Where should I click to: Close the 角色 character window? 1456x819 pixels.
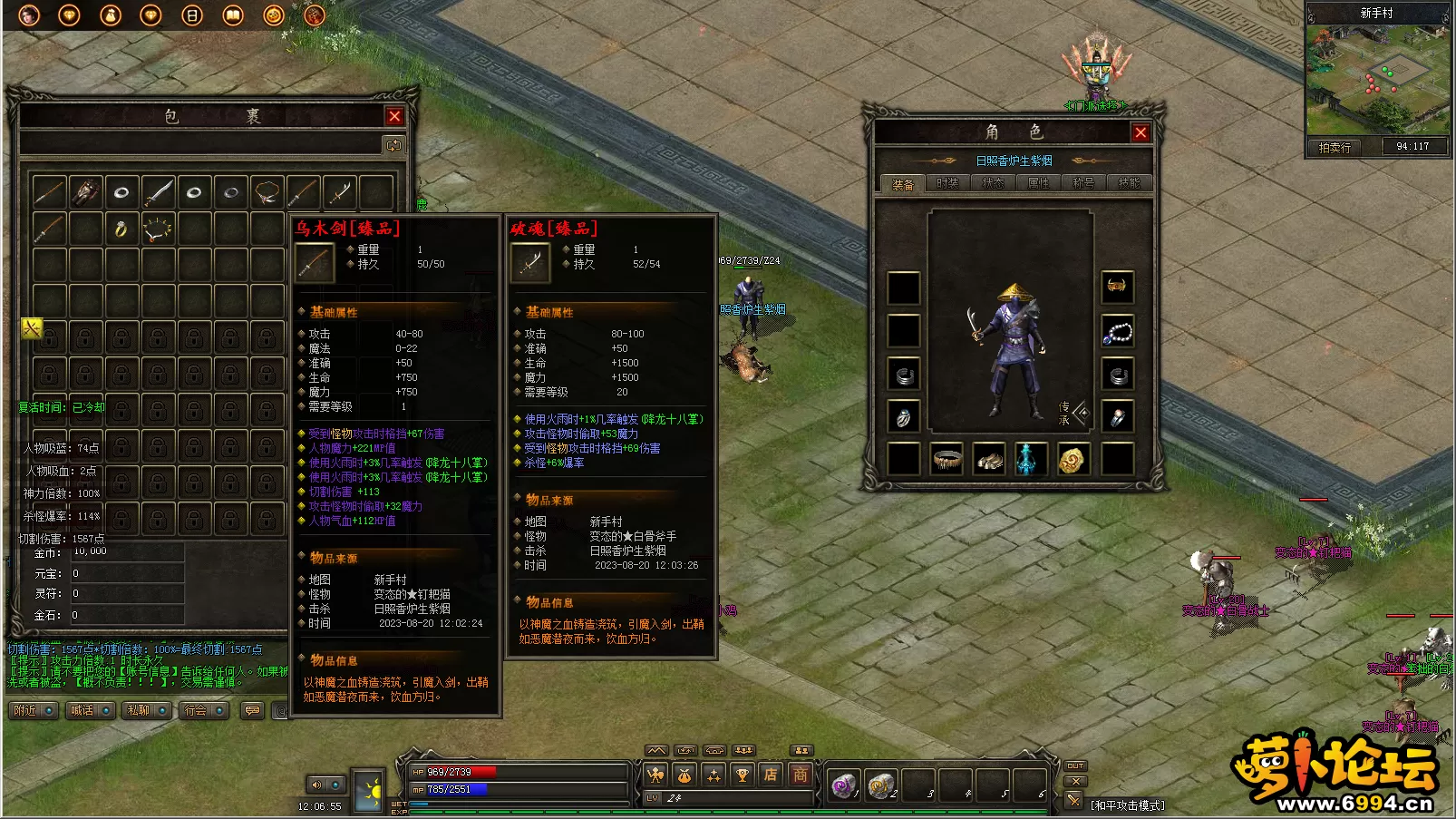[1141, 133]
